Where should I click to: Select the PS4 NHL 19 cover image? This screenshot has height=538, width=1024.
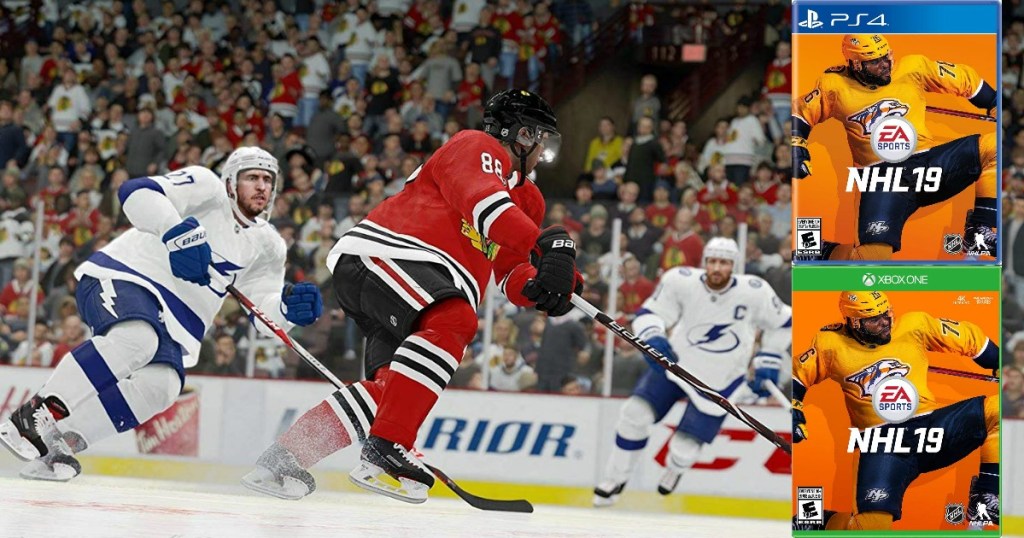click(x=895, y=133)
